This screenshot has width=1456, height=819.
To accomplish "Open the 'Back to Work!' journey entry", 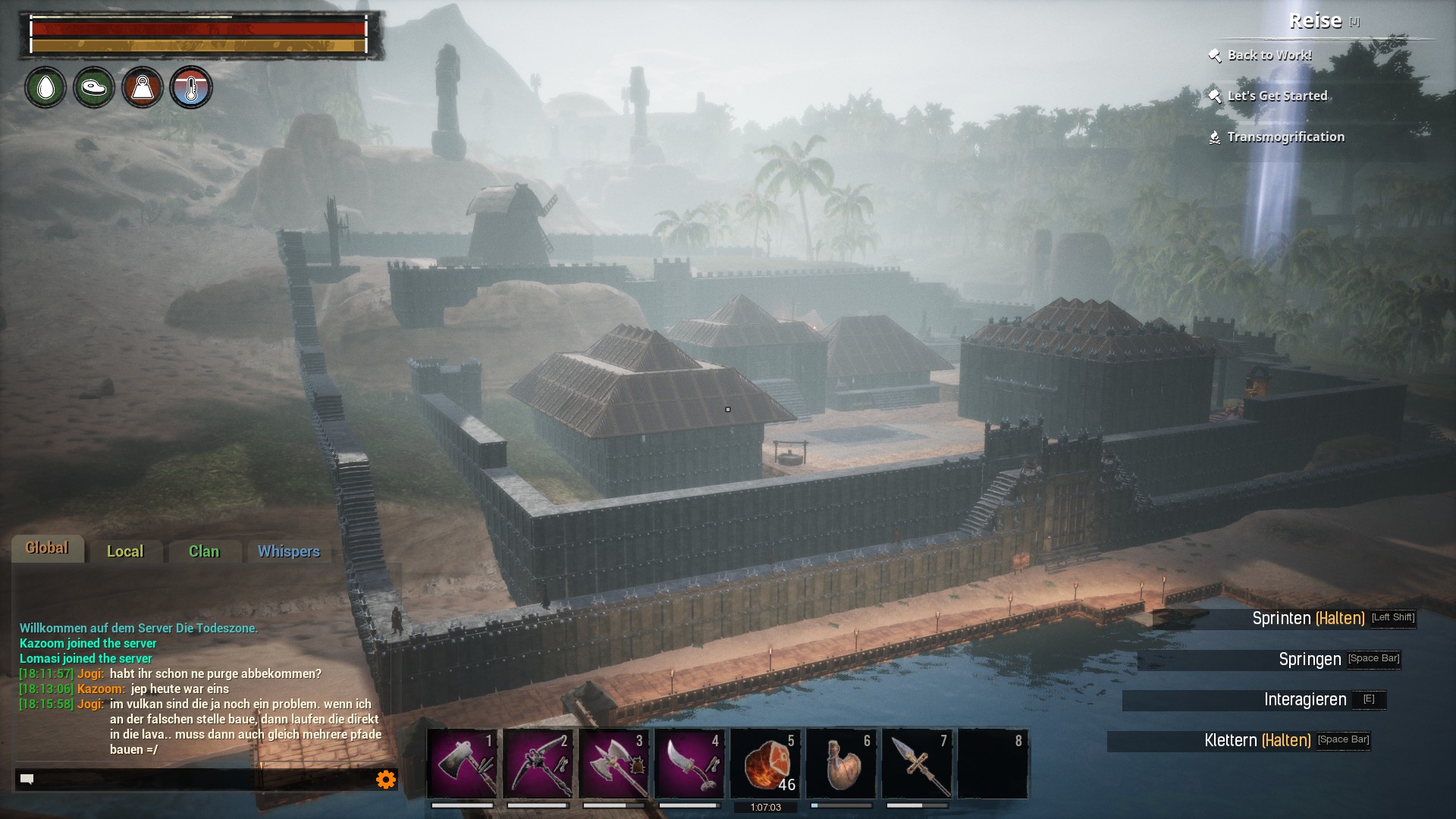I will [x=1269, y=55].
